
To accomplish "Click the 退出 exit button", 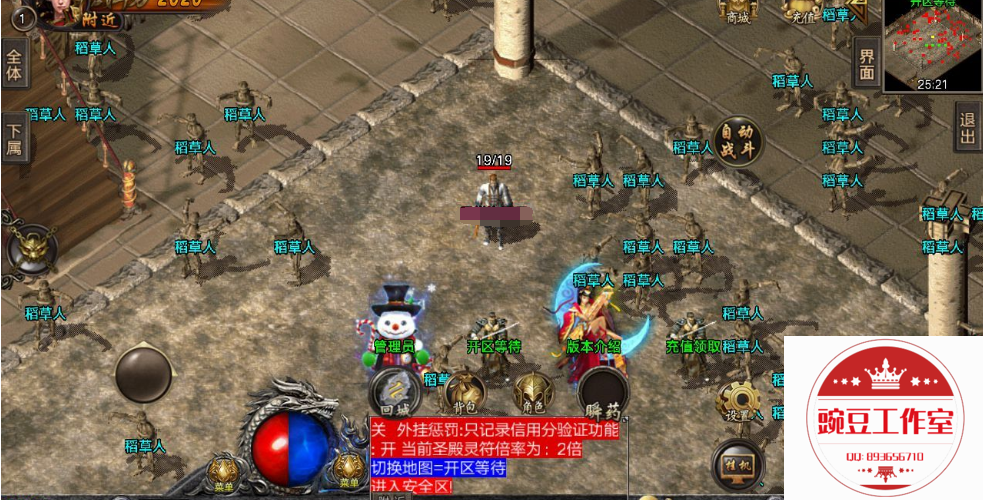I will (x=967, y=127).
